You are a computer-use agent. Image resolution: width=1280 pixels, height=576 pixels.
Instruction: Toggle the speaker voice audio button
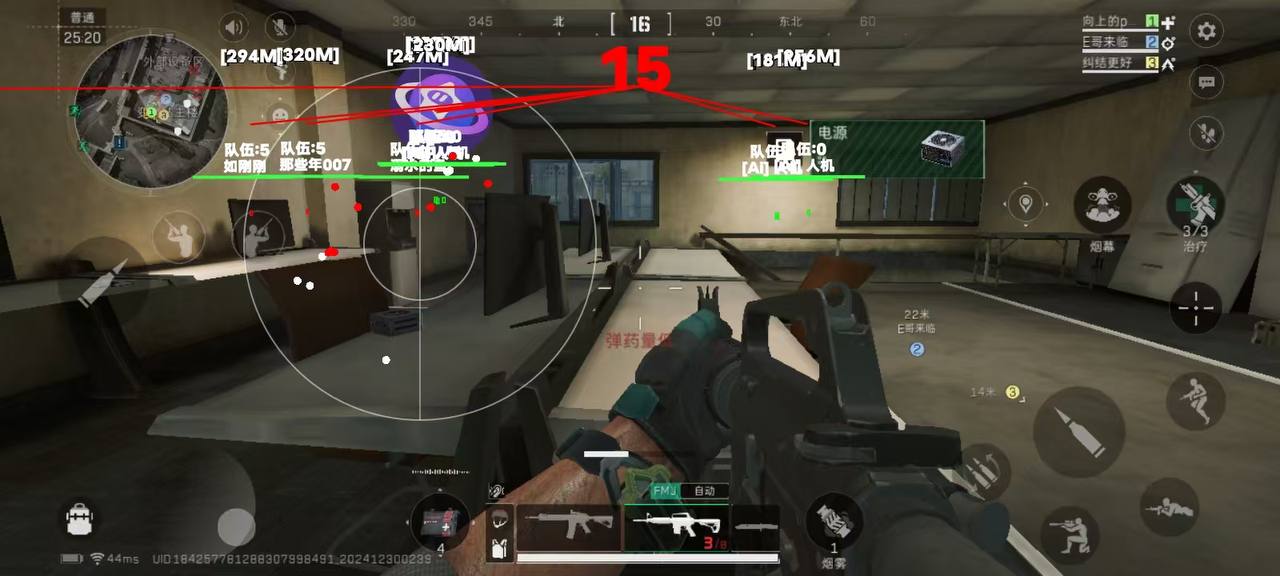click(234, 27)
